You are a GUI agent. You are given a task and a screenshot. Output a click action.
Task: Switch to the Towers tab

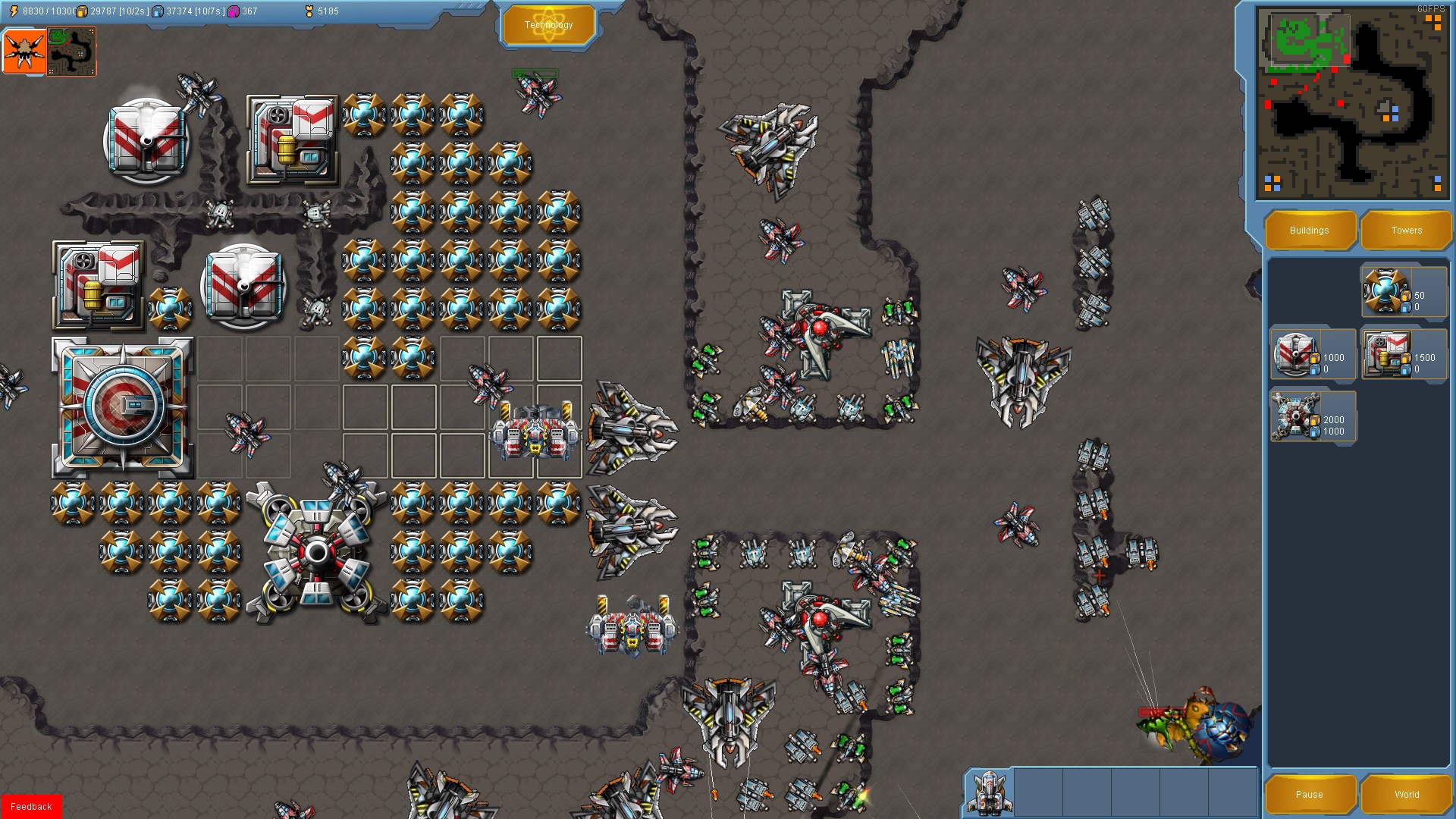(1406, 231)
